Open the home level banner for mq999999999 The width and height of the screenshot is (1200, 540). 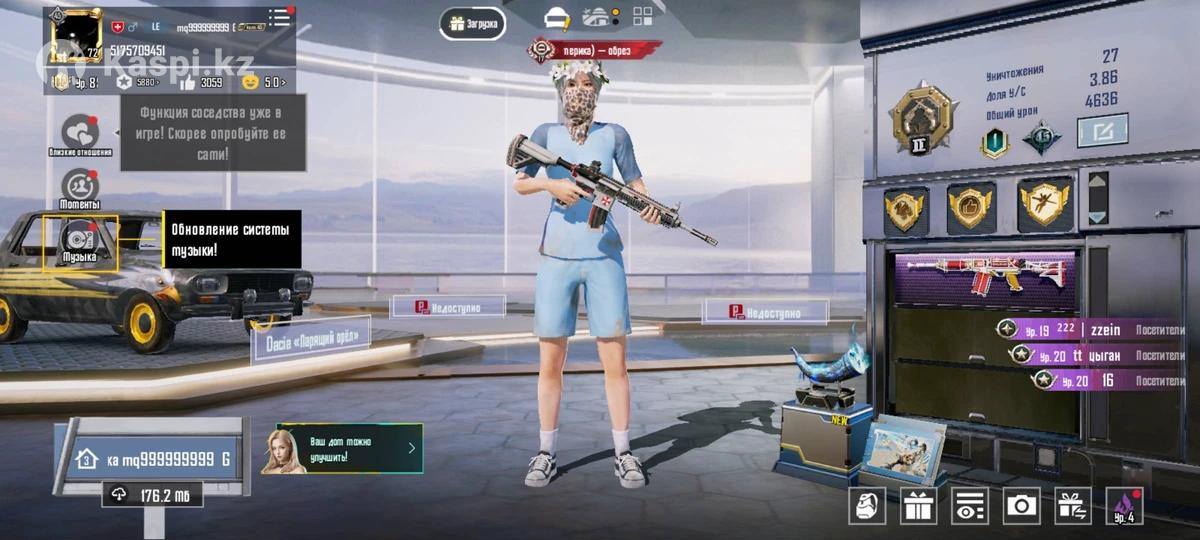point(155,459)
